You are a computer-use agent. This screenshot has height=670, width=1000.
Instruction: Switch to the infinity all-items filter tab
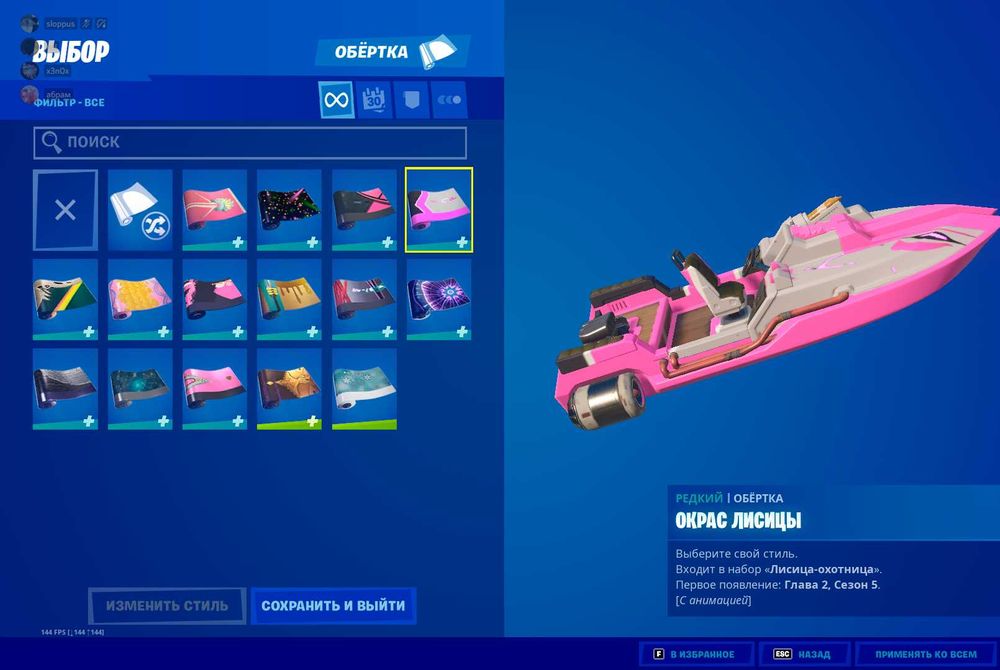coord(336,100)
